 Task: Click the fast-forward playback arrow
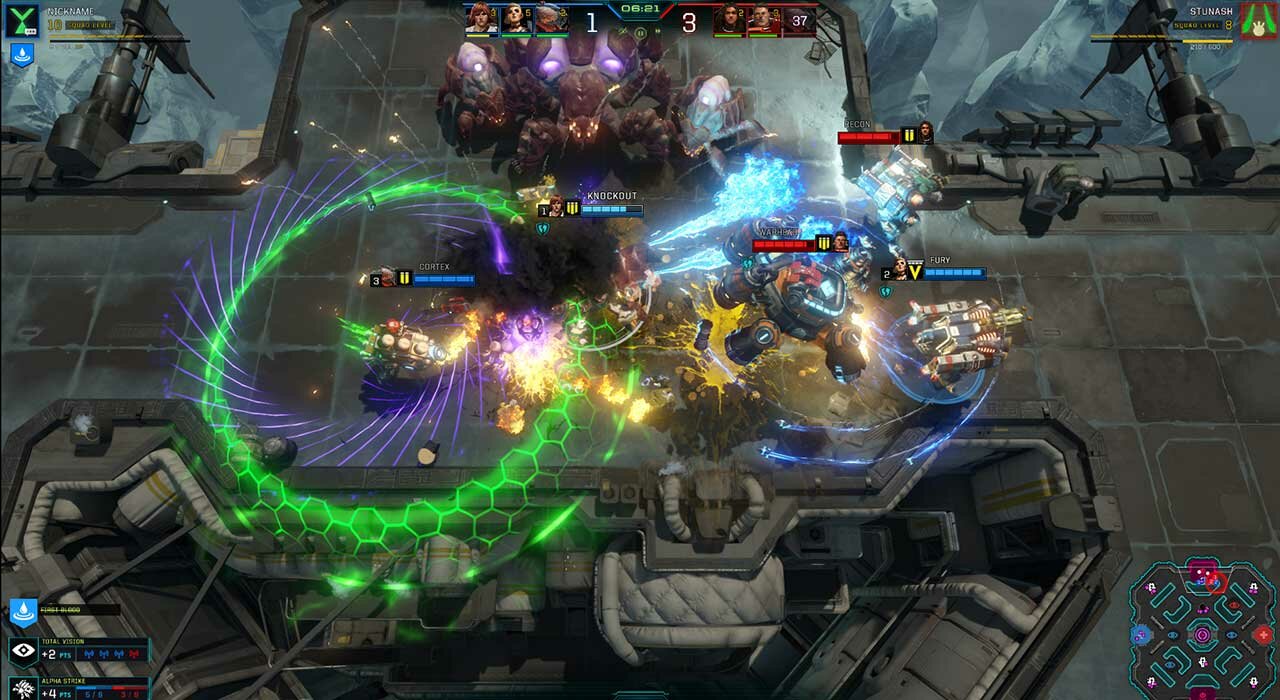(658, 32)
